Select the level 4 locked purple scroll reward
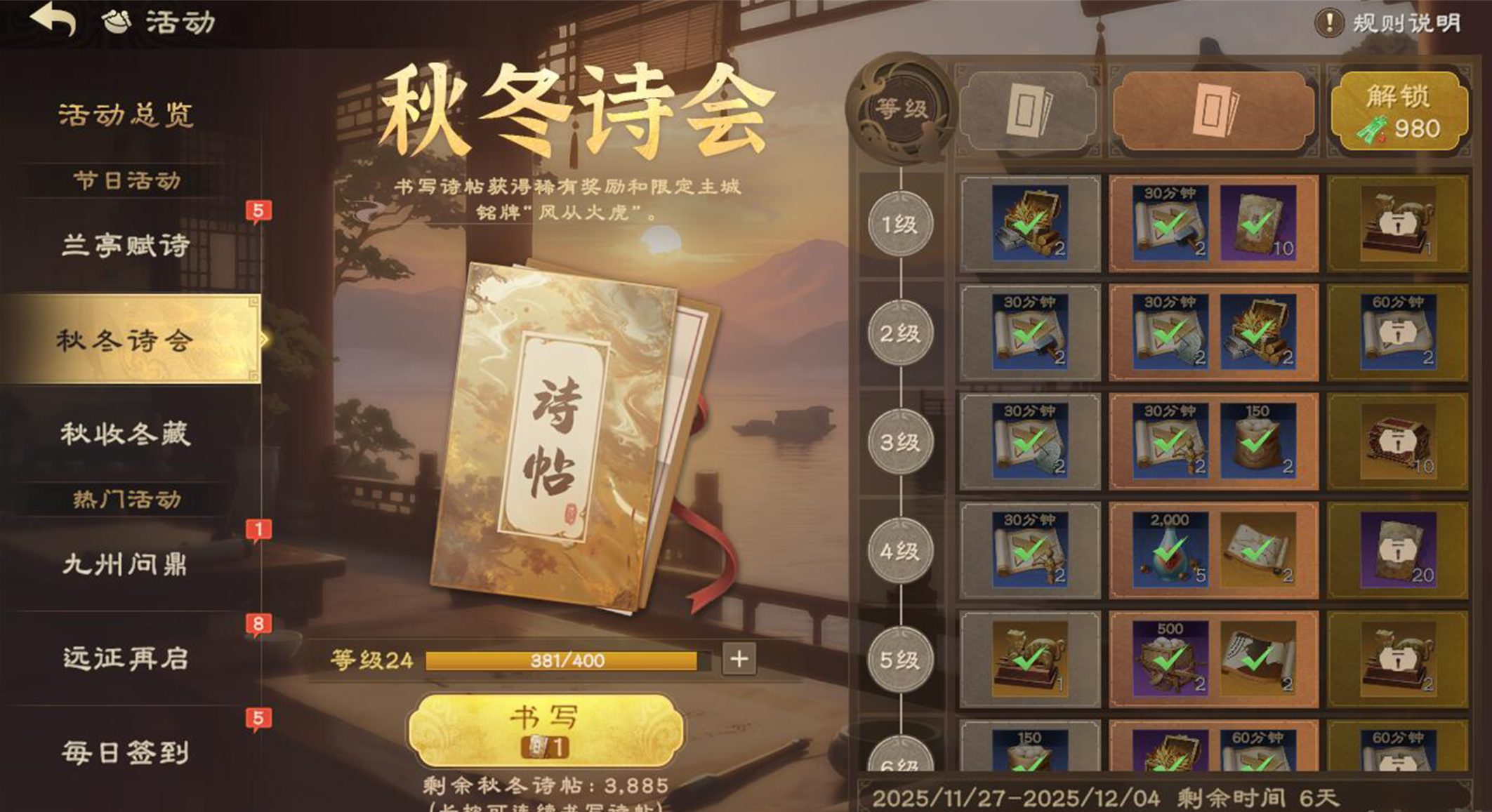The image size is (1492, 812). point(1397,550)
